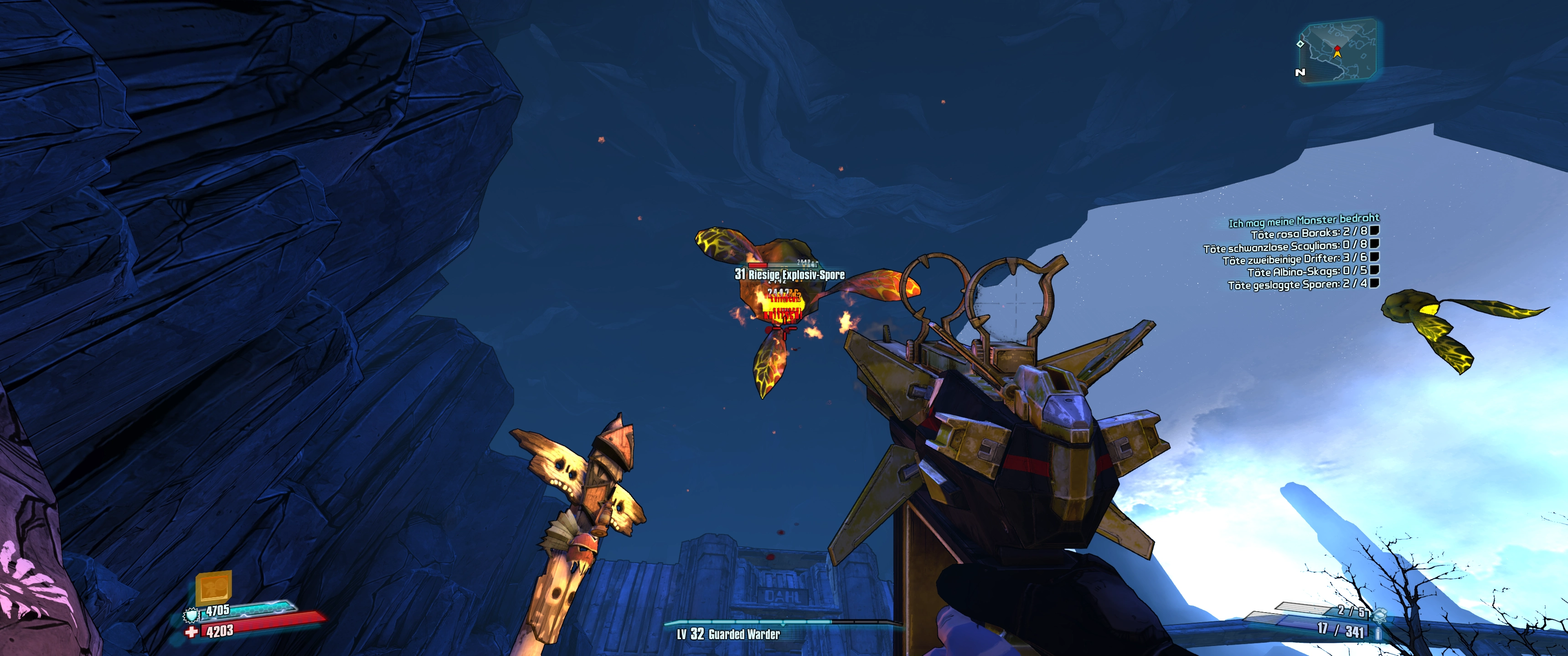Viewport: 1568px width, 656px height.
Task: Choose the 'Töte zweibeinige Drifter' objective
Action: pyautogui.click(x=1295, y=259)
